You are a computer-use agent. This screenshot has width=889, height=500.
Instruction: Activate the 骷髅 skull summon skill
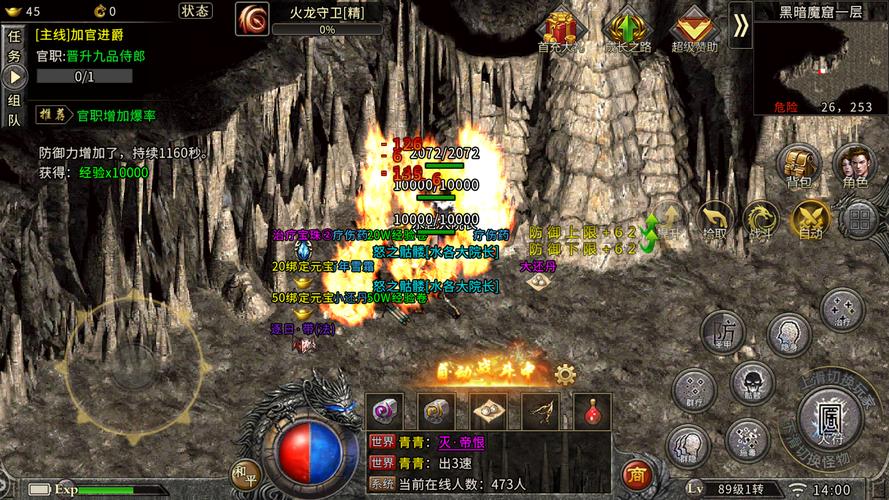[x=751, y=382]
